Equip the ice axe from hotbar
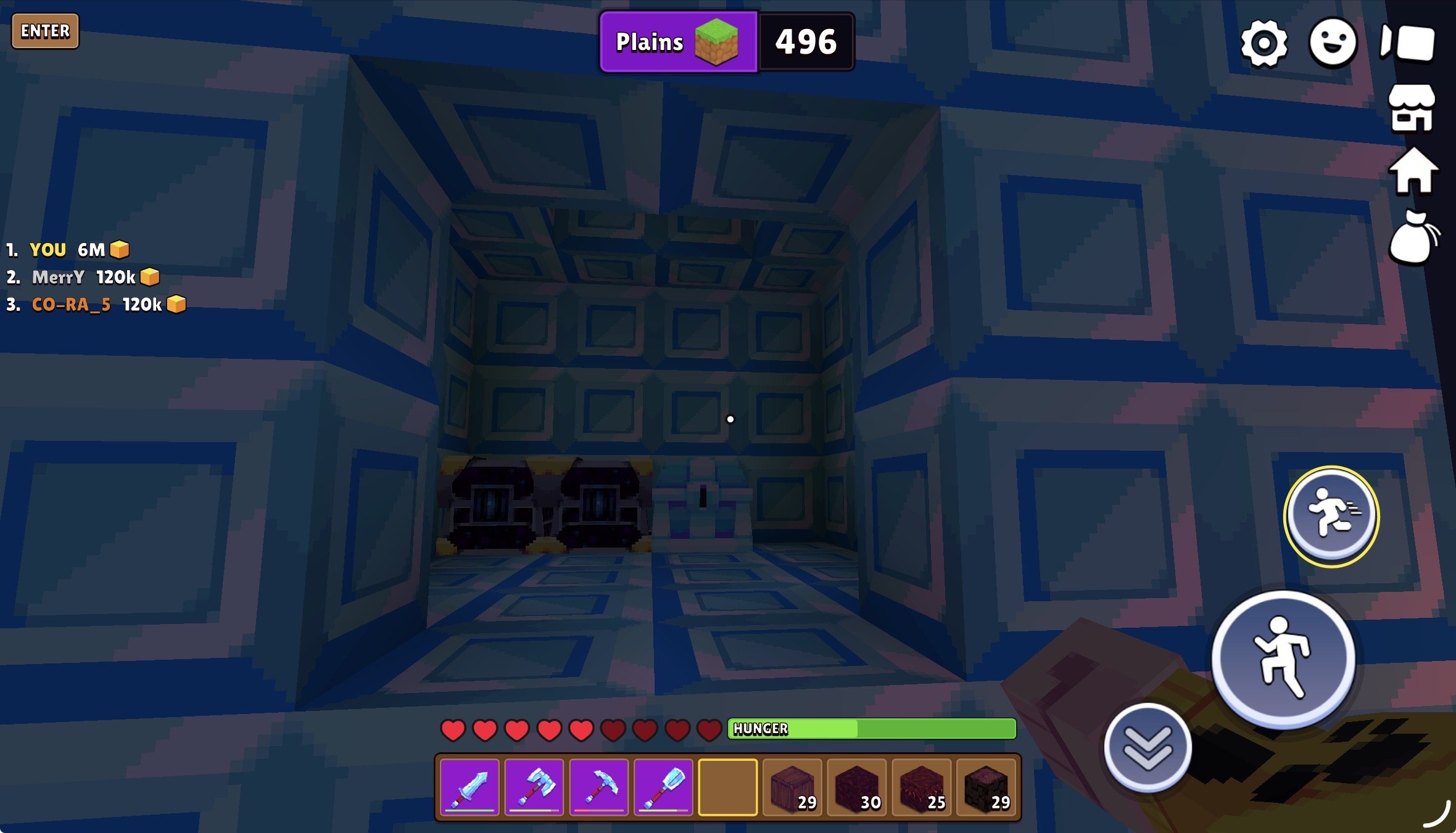 [x=534, y=787]
